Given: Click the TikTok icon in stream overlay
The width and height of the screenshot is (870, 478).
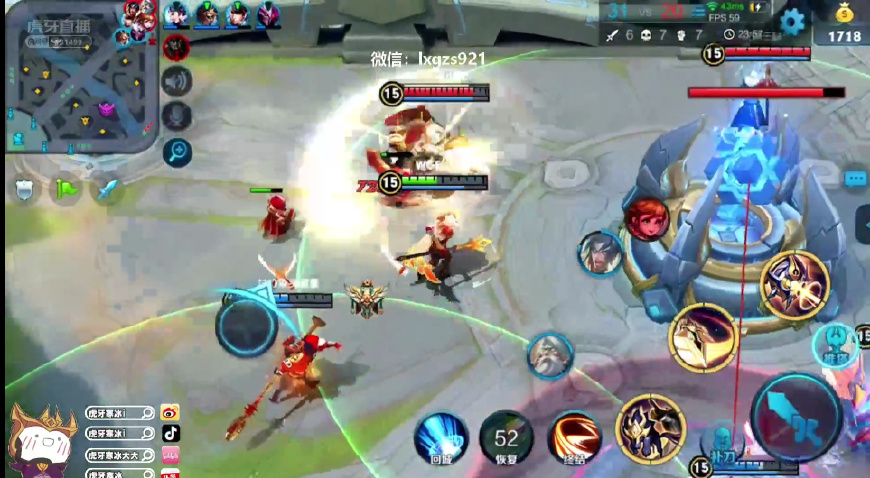Looking at the screenshot, I should 170,433.
